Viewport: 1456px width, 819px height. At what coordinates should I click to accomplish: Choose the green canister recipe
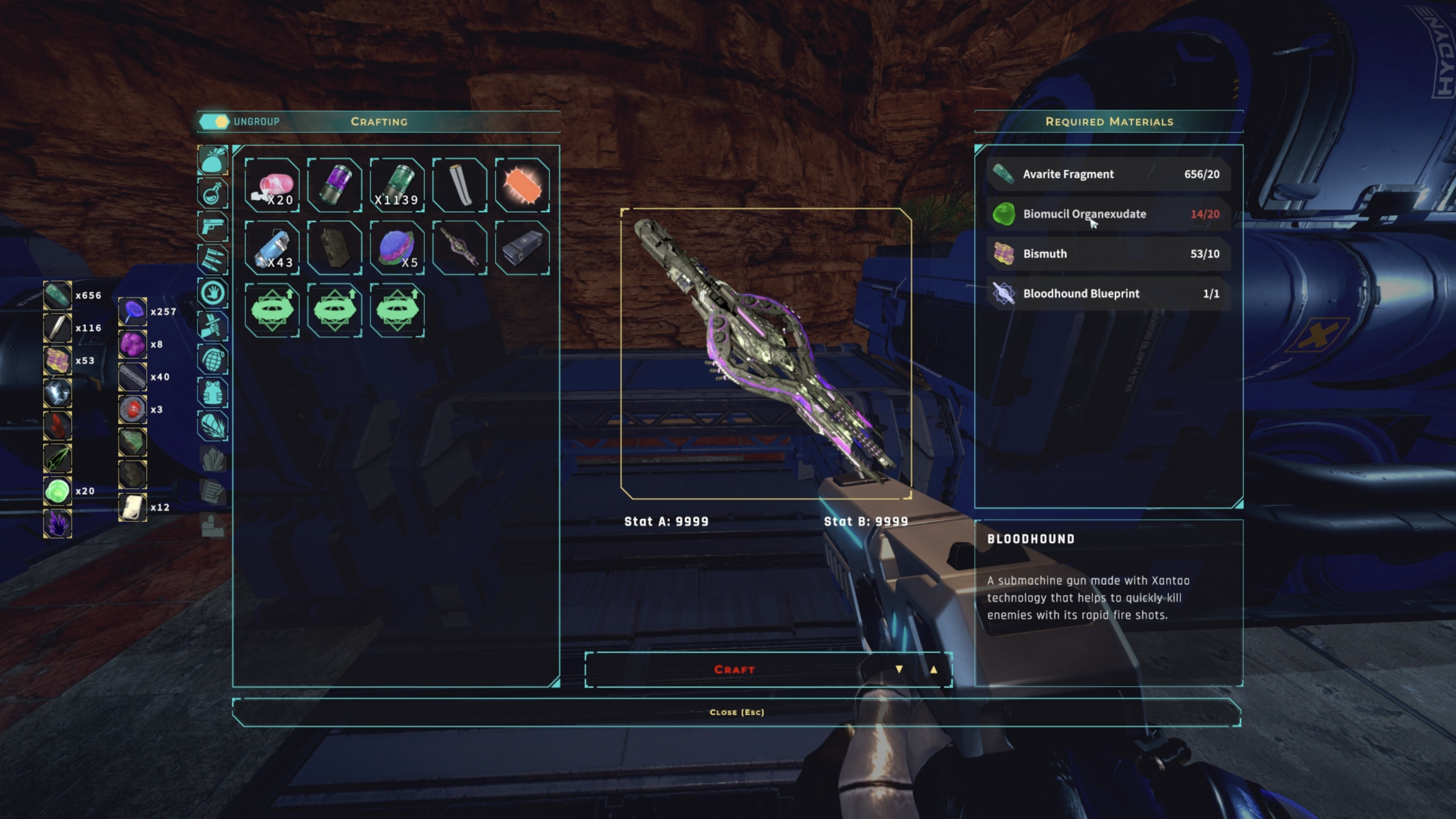[x=397, y=185]
